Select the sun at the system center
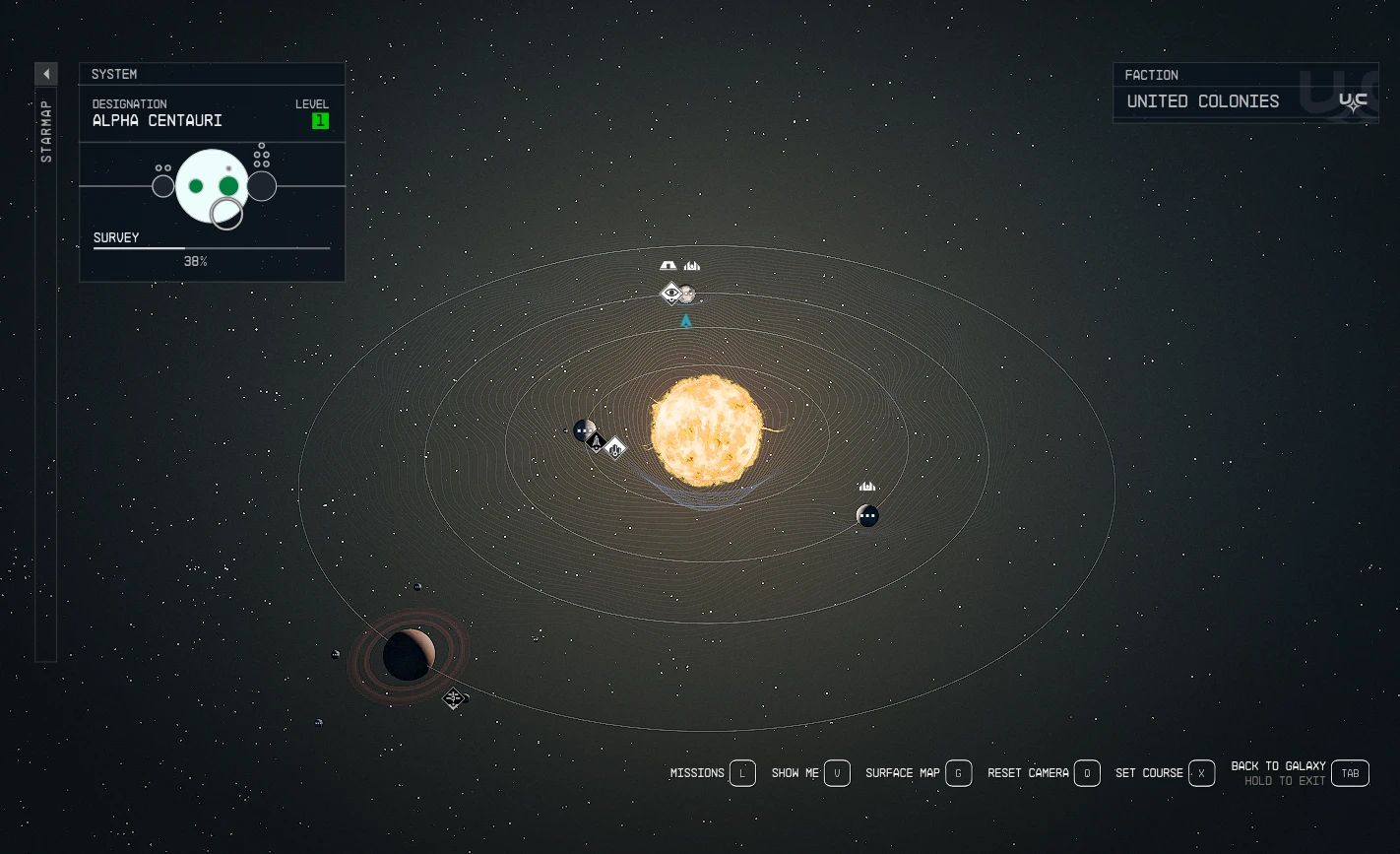Viewport: 1400px width, 854px height. coord(709,430)
